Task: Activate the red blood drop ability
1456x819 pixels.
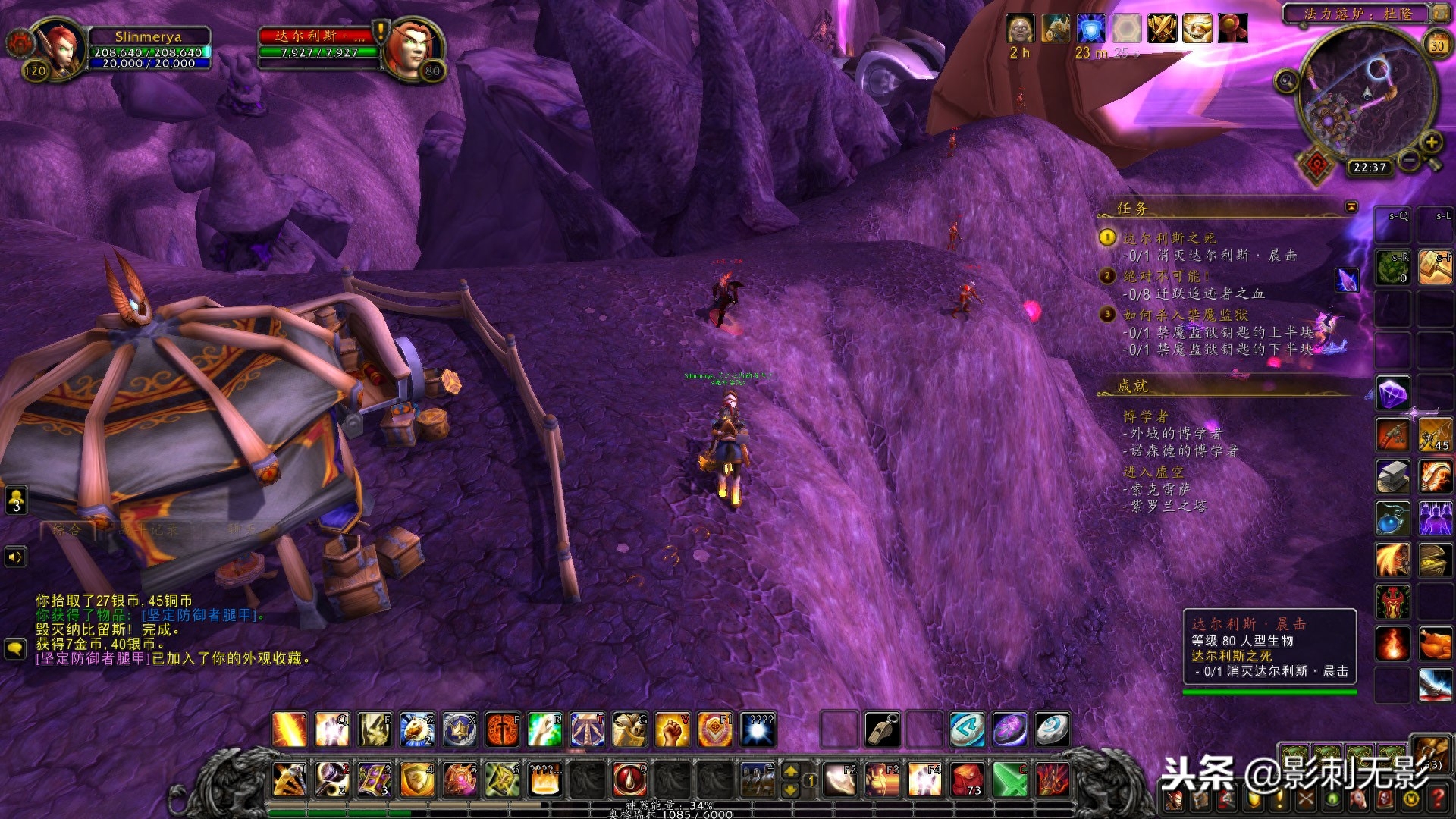Action: click(629, 780)
